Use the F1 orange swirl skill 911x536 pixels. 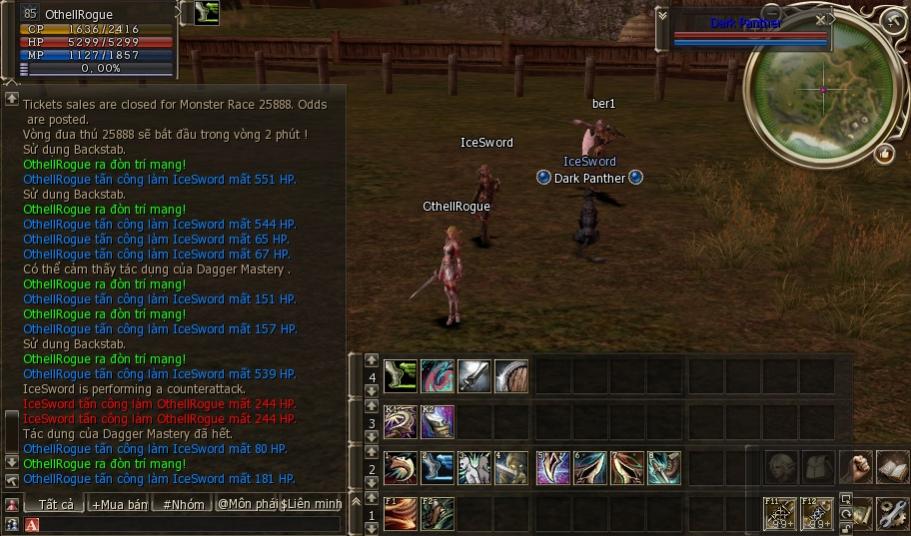[x=400, y=513]
